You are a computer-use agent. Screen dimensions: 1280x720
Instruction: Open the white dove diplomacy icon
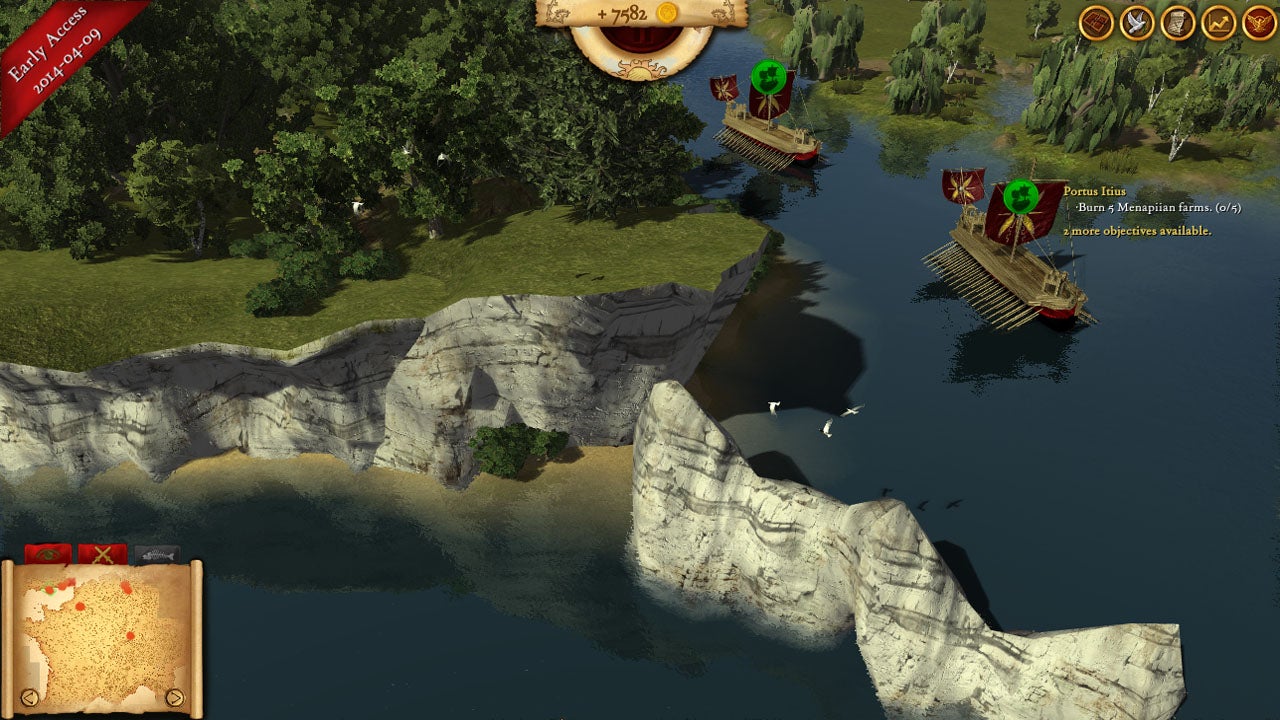(1137, 23)
